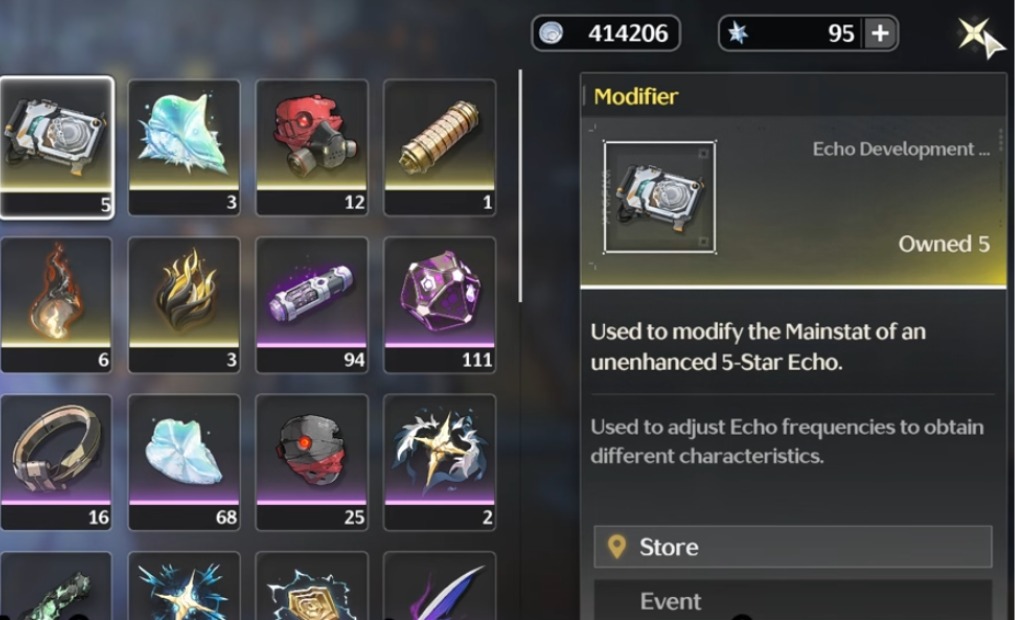
Task: Open the Event source entry
Action: click(792, 601)
